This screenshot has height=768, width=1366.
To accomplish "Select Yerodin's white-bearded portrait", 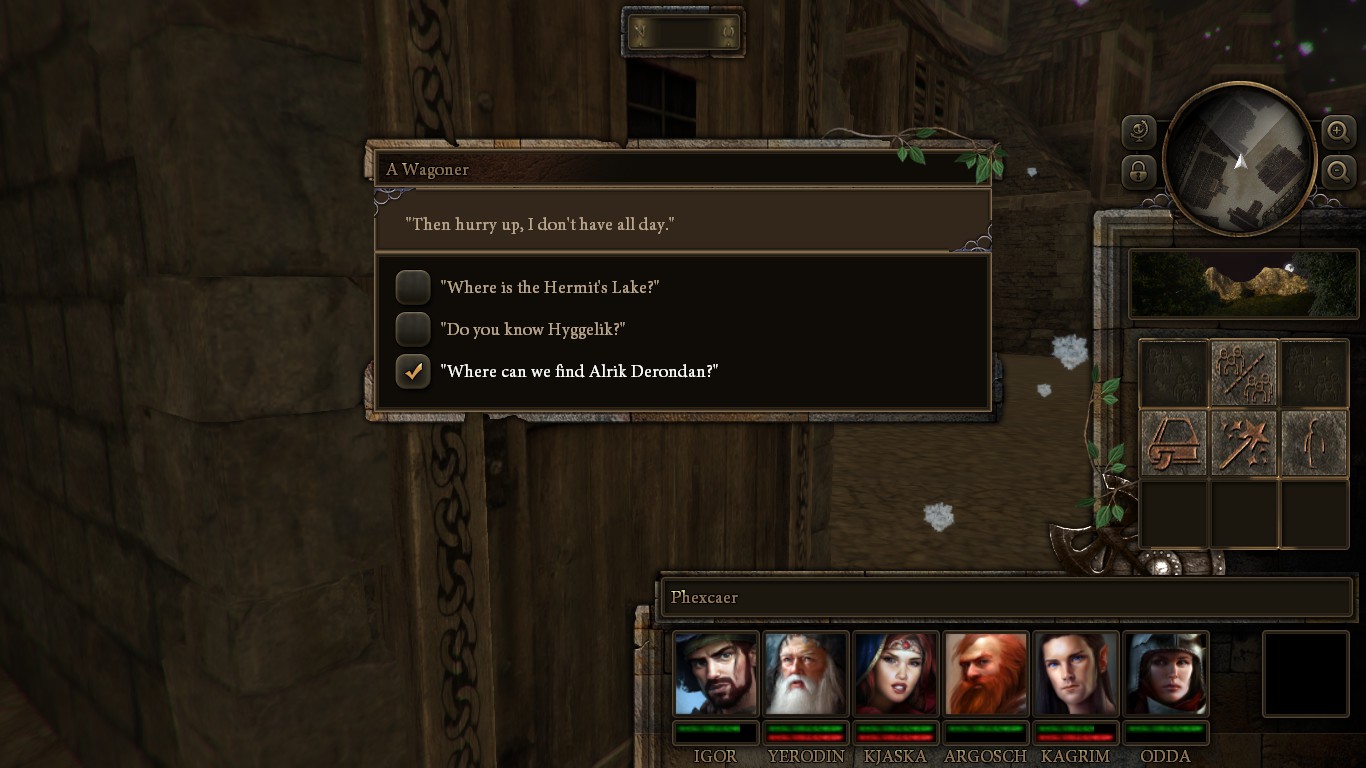I will [x=806, y=673].
